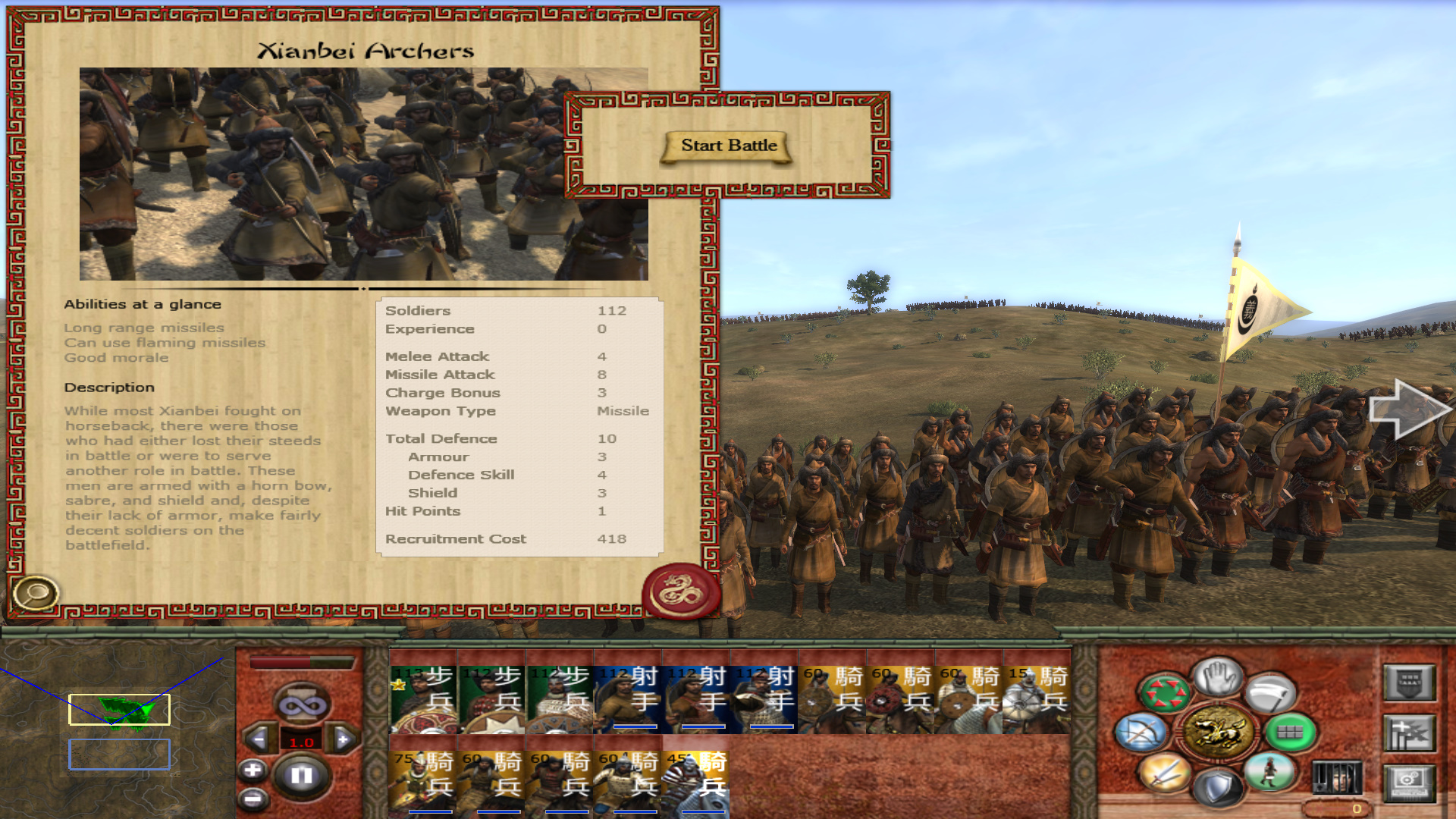Viewport: 1456px width, 819px height.
Task: Toggle run mode with the walking soldier icon
Action: 1270,772
